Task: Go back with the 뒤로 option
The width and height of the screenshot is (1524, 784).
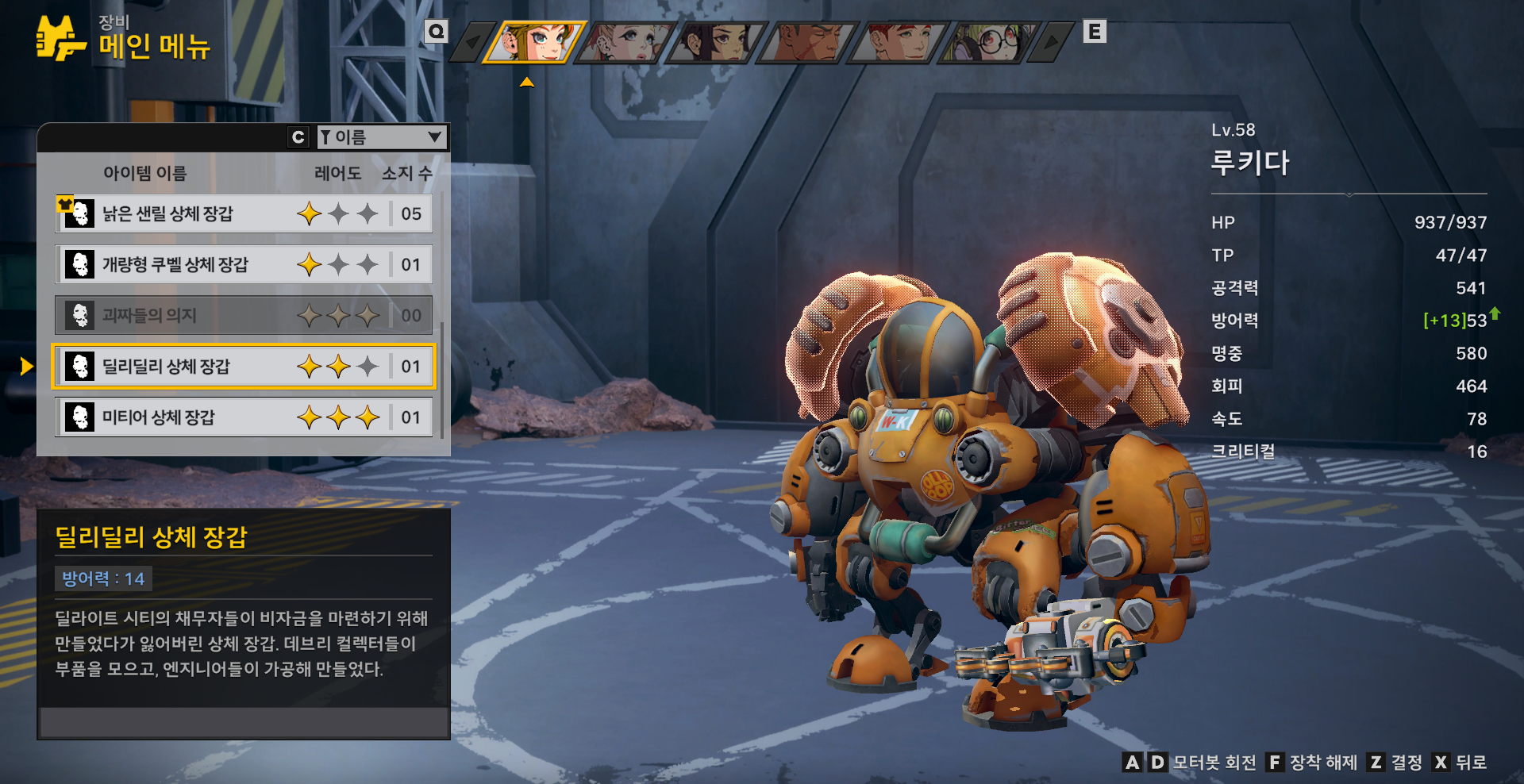Action: click(1460, 763)
